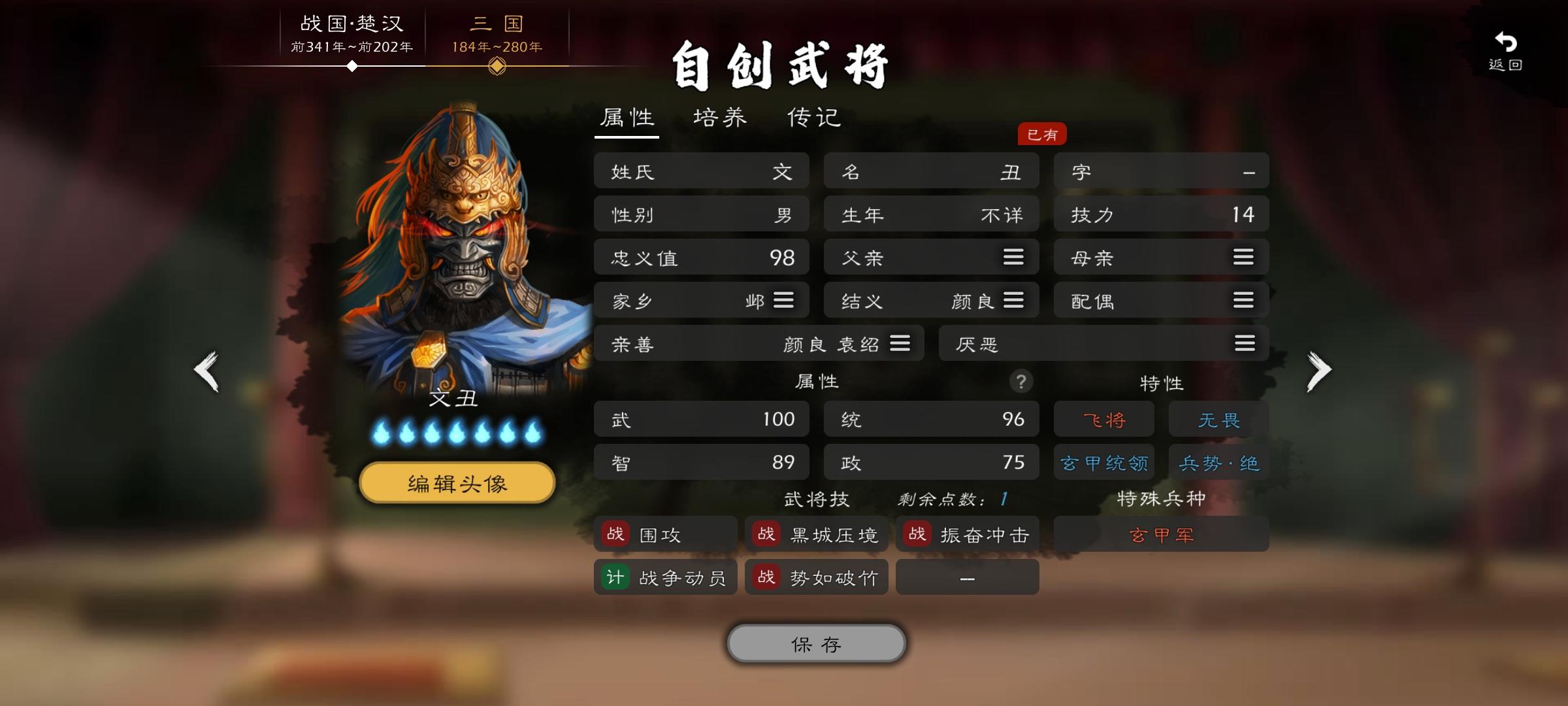Open the 母亲 (mother) selection menu
The image size is (1568, 706).
pyautogui.click(x=1244, y=257)
